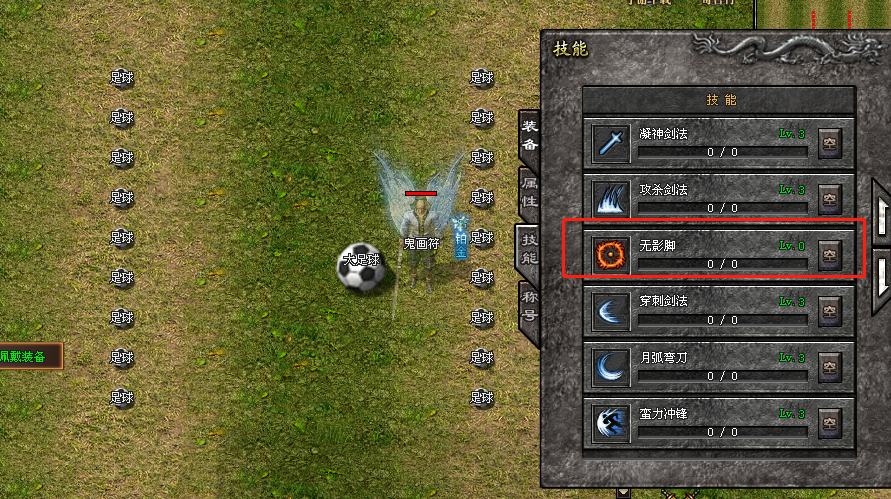Click the 空 button beside 蛮力冲锋
This screenshot has height=499, width=891.
tap(829, 422)
